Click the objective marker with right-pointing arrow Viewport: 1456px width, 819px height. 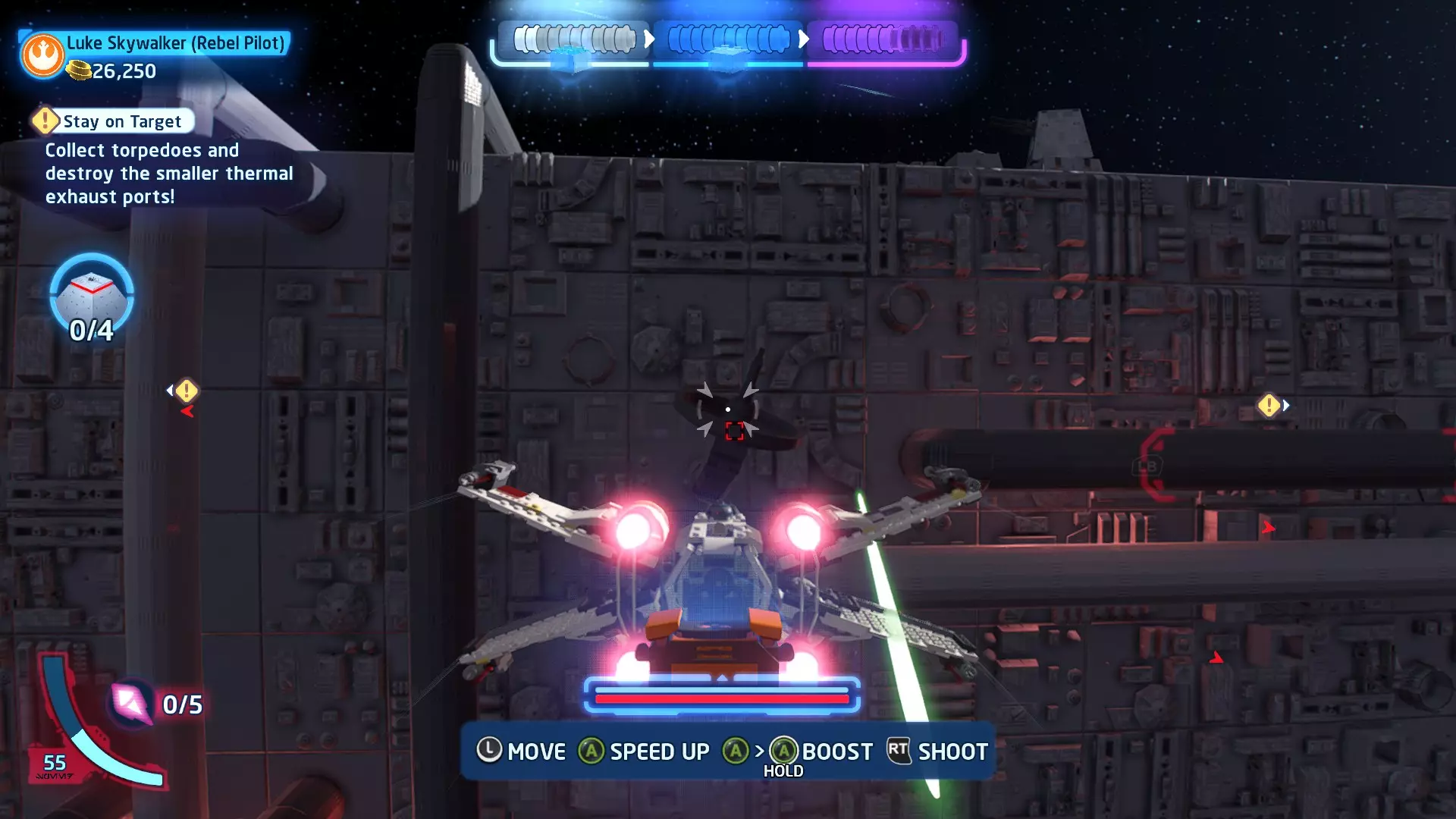1270,406
